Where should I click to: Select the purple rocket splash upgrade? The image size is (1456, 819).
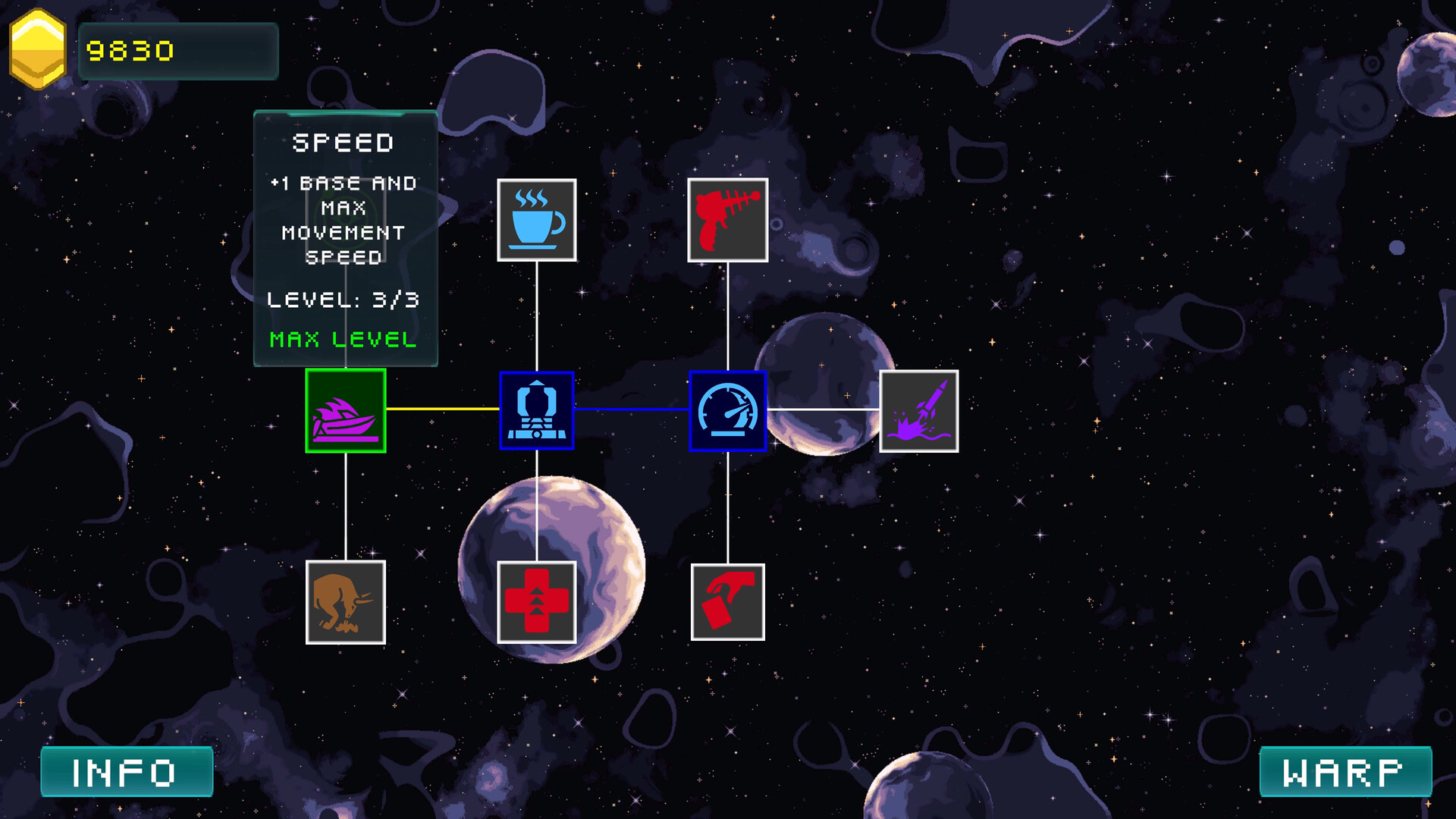click(918, 411)
